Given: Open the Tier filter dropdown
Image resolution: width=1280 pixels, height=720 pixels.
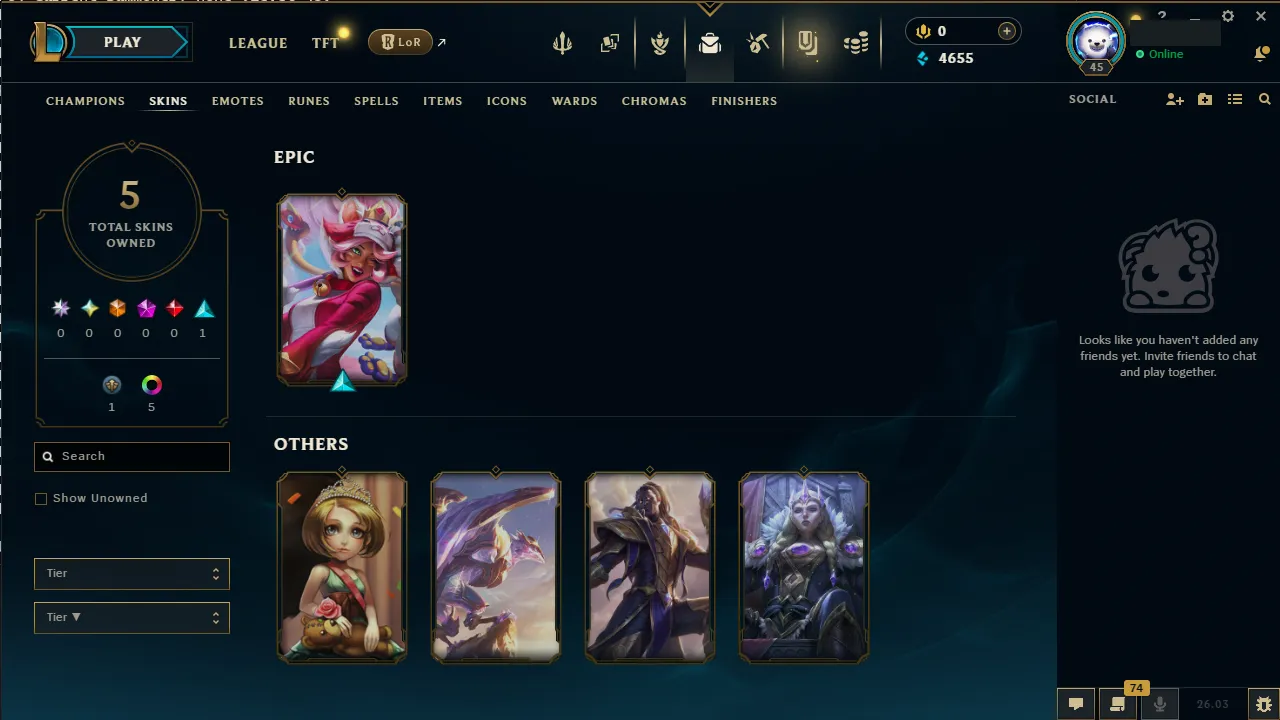Looking at the screenshot, I should coord(131,573).
